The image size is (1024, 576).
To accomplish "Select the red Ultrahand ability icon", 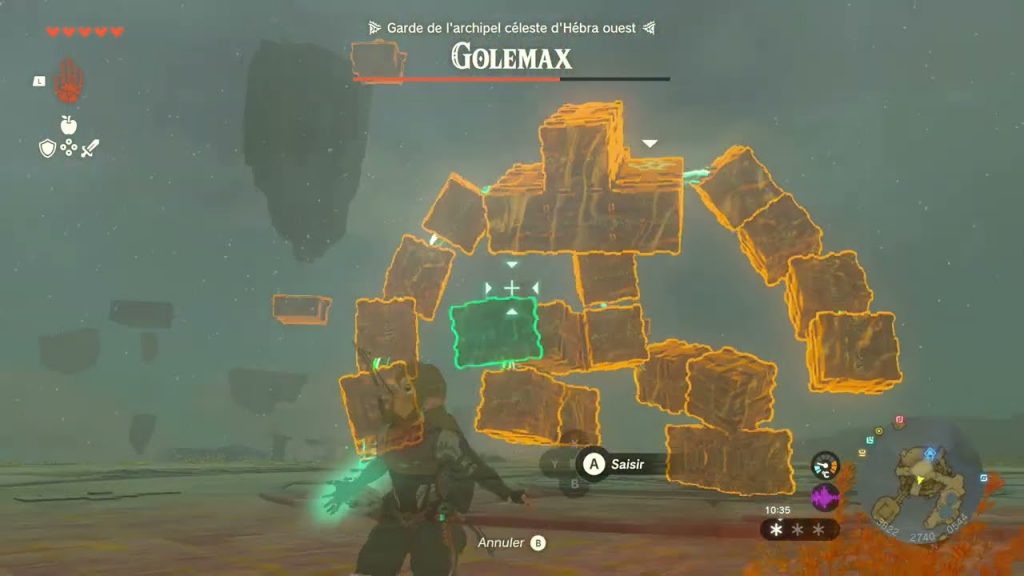I will tap(69, 80).
